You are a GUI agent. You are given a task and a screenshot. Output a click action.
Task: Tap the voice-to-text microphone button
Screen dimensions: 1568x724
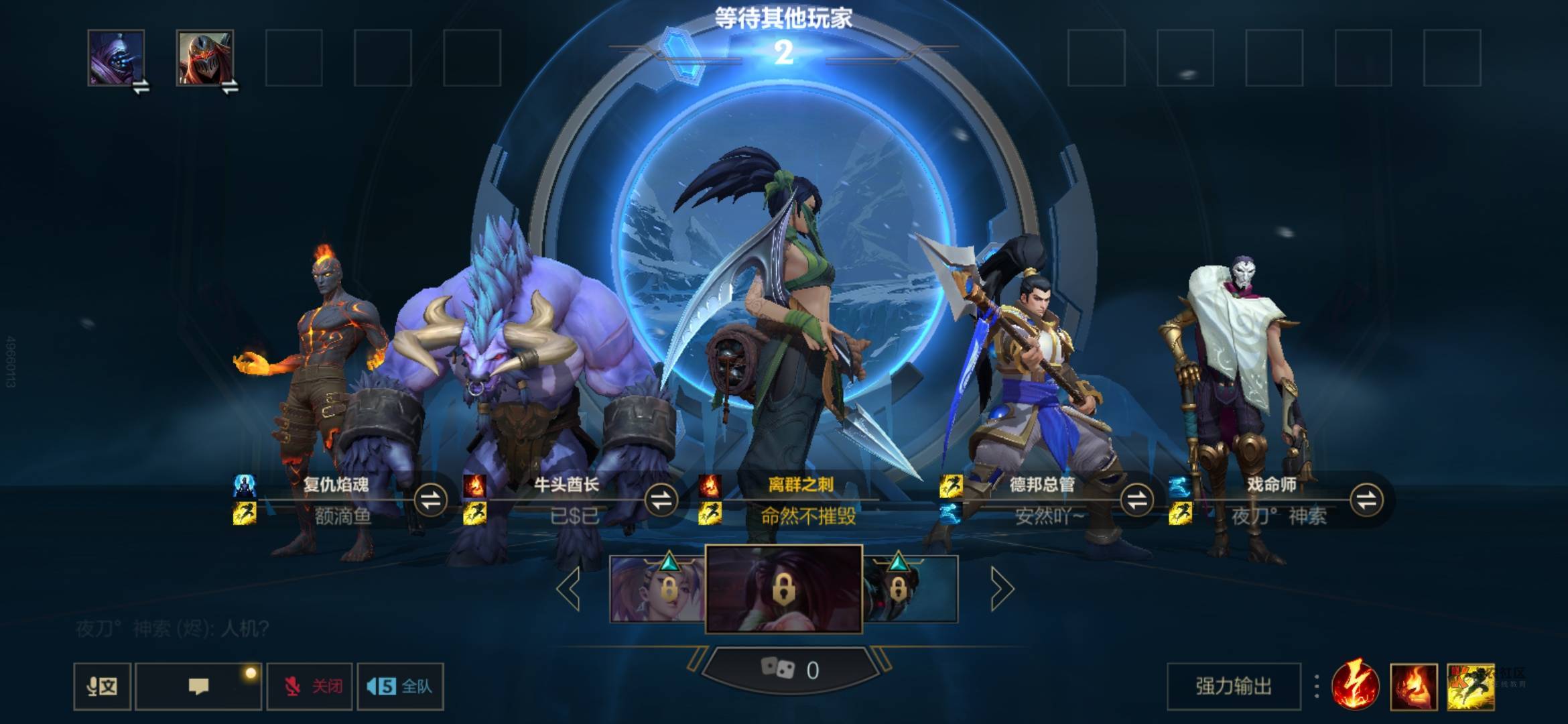[x=102, y=686]
